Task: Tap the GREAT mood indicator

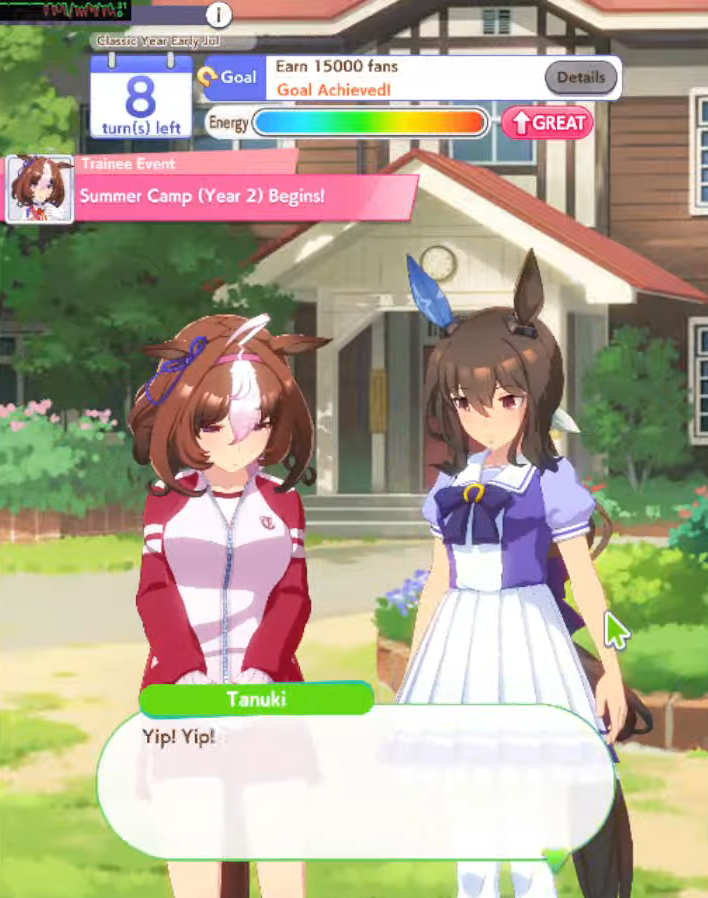Action: click(x=547, y=123)
